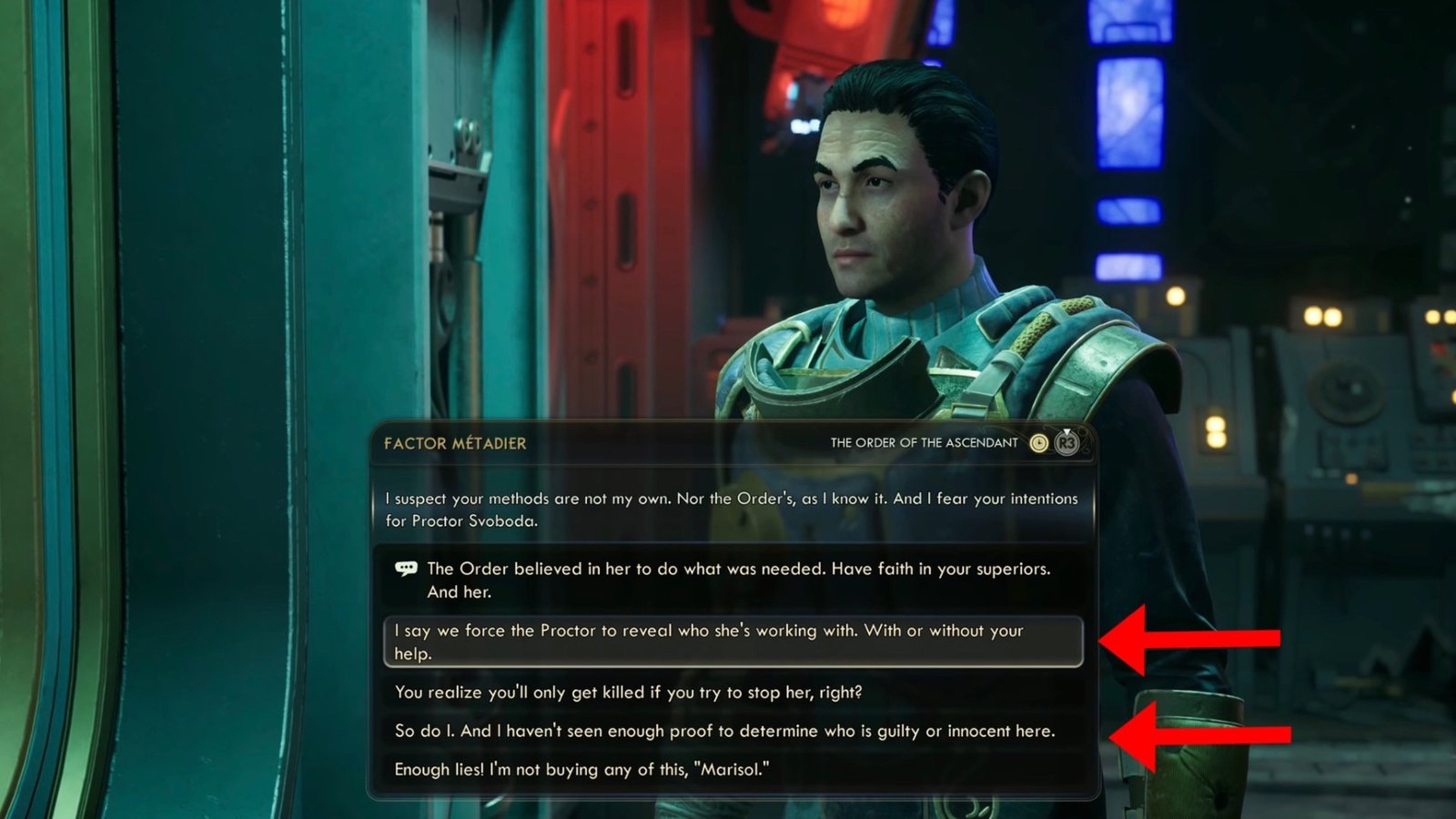Click Factor Métadier's spoken dialogue text
1456x819 pixels.
(x=728, y=508)
